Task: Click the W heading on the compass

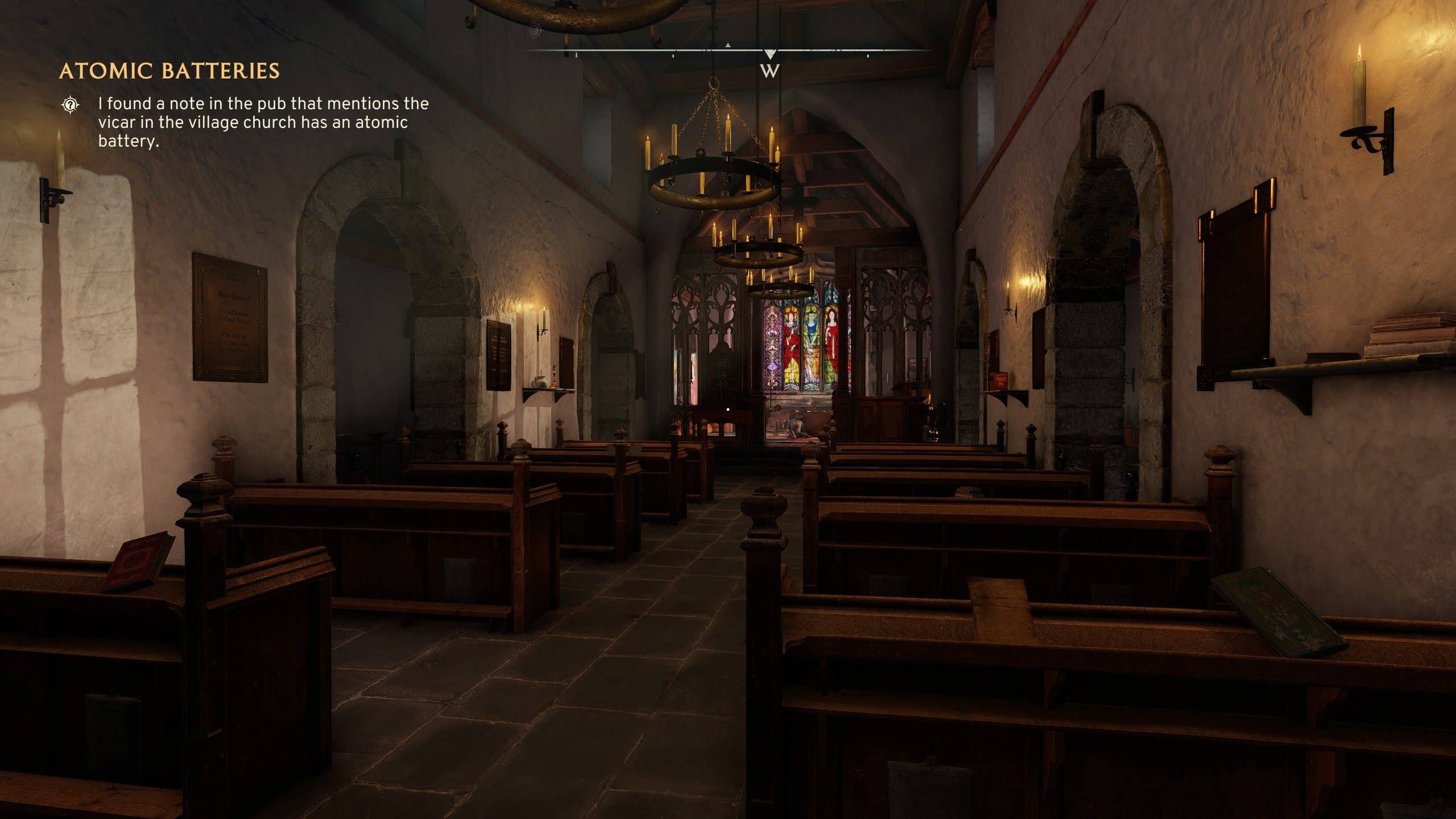Action: point(770,71)
